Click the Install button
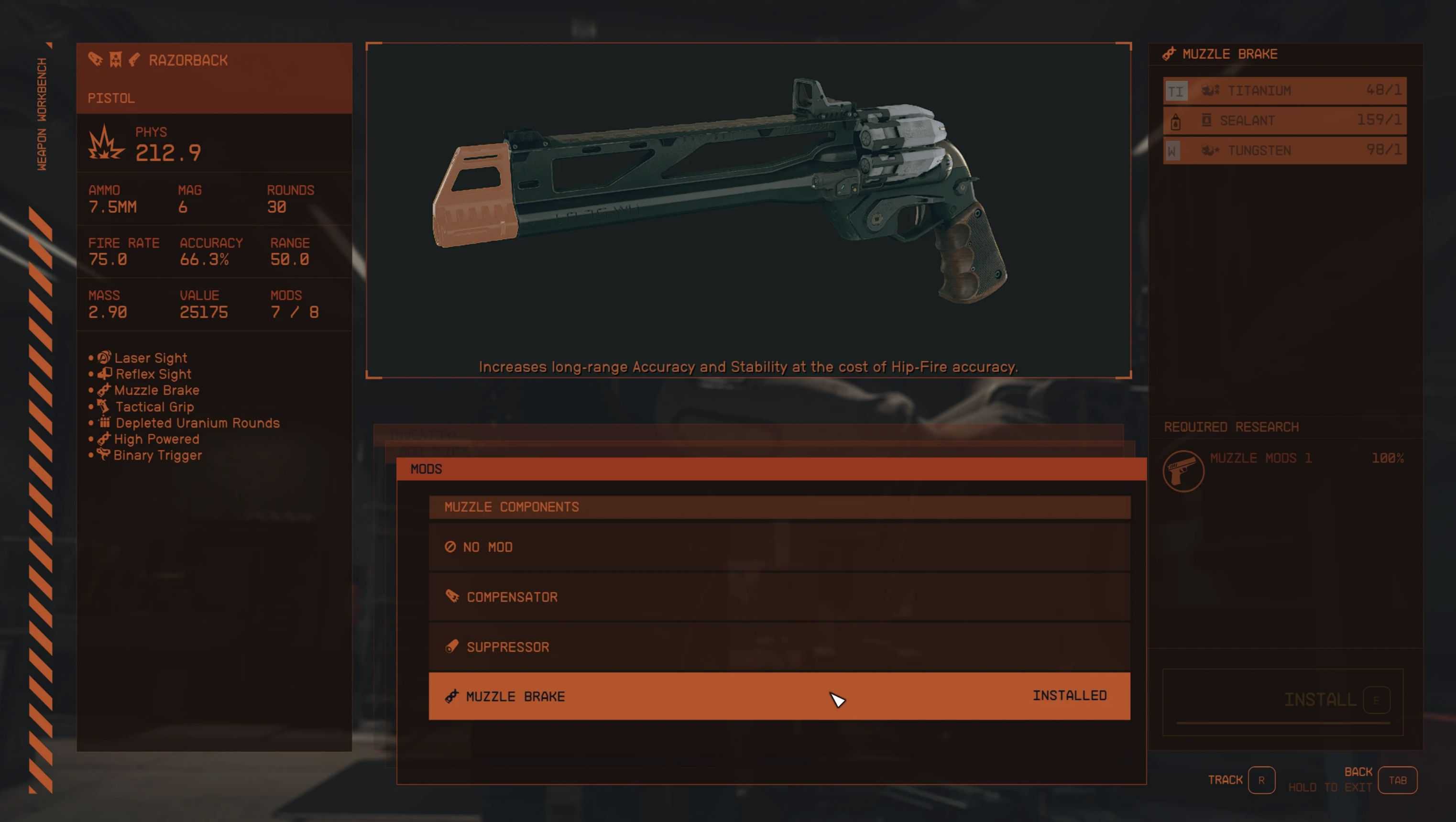Image resolution: width=1456 pixels, height=822 pixels. [x=1320, y=700]
